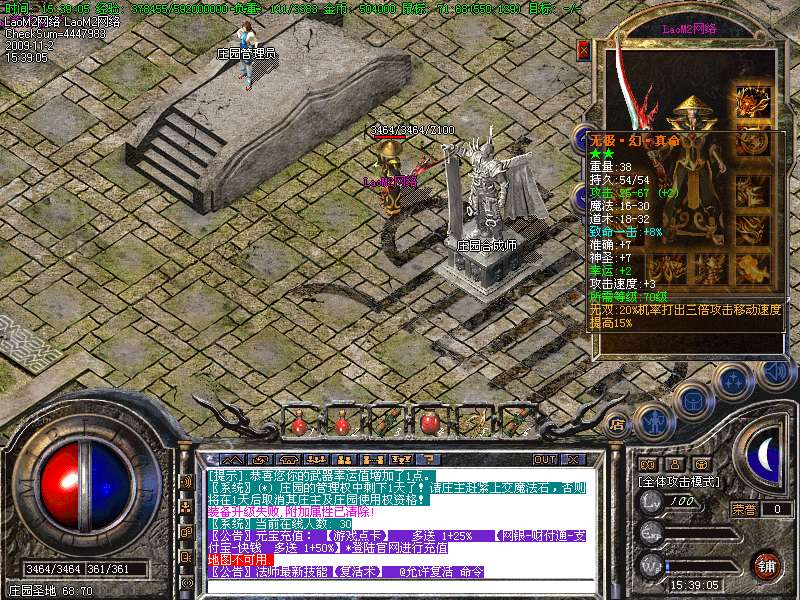
Task: Click the red 铺 stall button
Action: (767, 565)
